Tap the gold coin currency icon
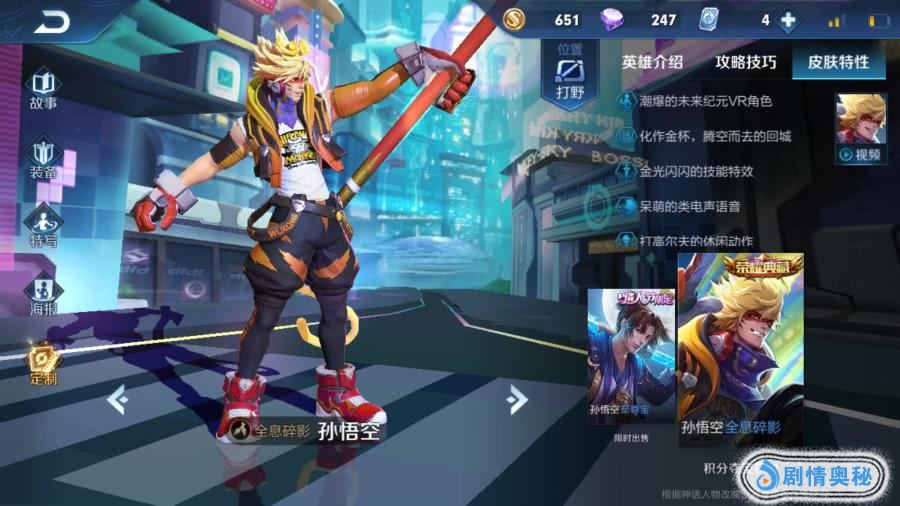Viewport: 900px width, 506px height. coord(513,20)
